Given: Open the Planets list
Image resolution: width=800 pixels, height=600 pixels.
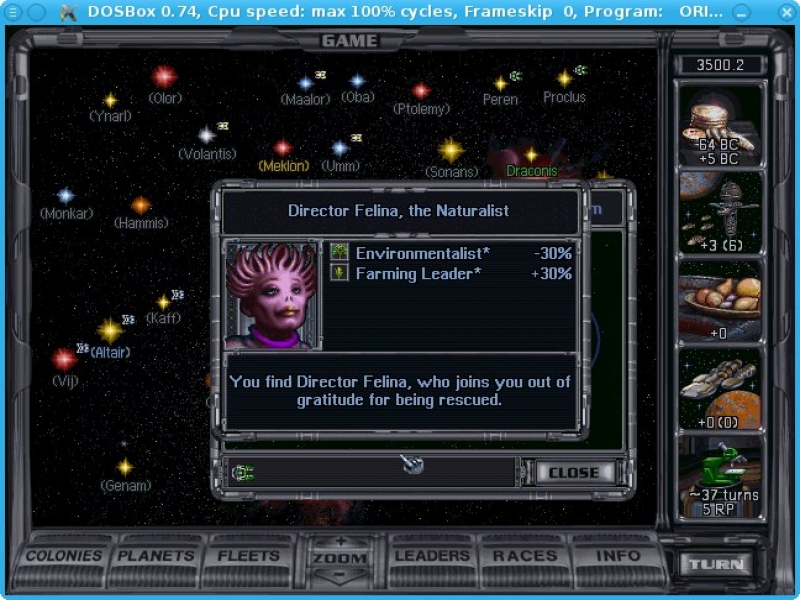Looking at the screenshot, I should pyautogui.click(x=156, y=556).
